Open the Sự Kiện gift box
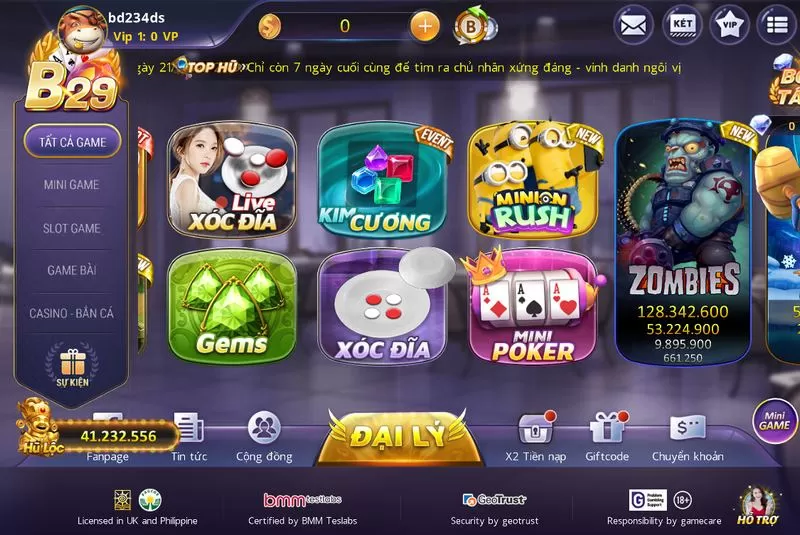The height and width of the screenshot is (535, 800). (72, 367)
